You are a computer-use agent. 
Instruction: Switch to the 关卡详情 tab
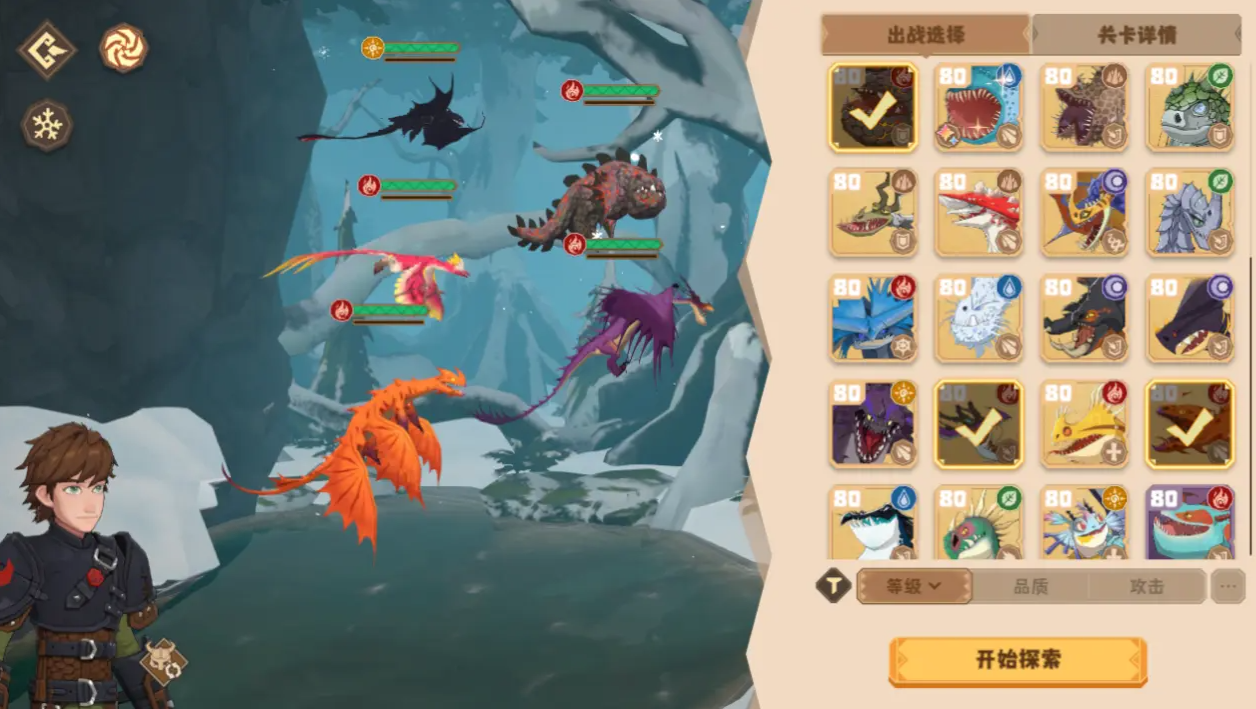pos(1136,35)
